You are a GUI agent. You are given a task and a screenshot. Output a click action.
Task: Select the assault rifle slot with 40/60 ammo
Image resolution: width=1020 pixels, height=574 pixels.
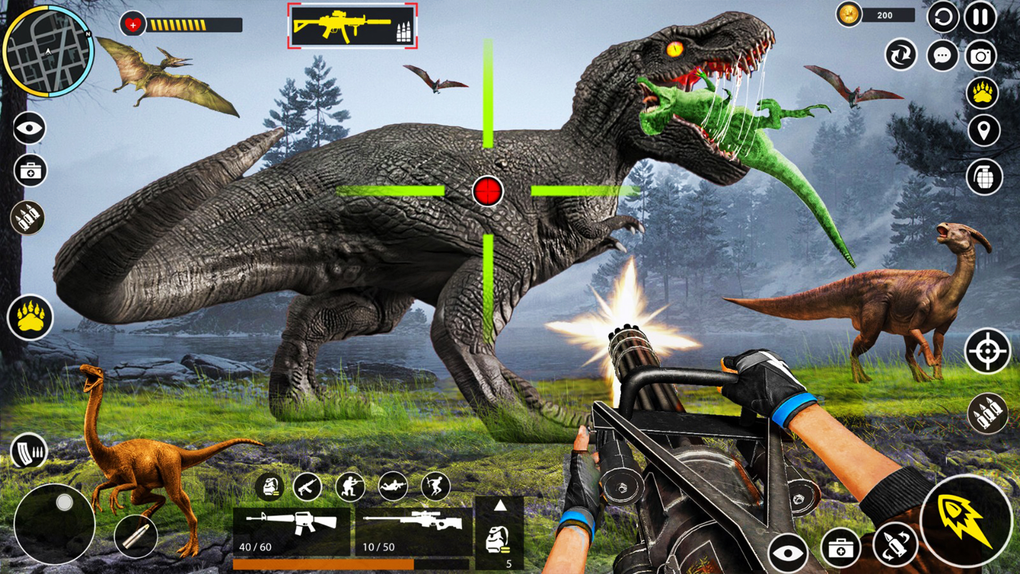[291, 531]
